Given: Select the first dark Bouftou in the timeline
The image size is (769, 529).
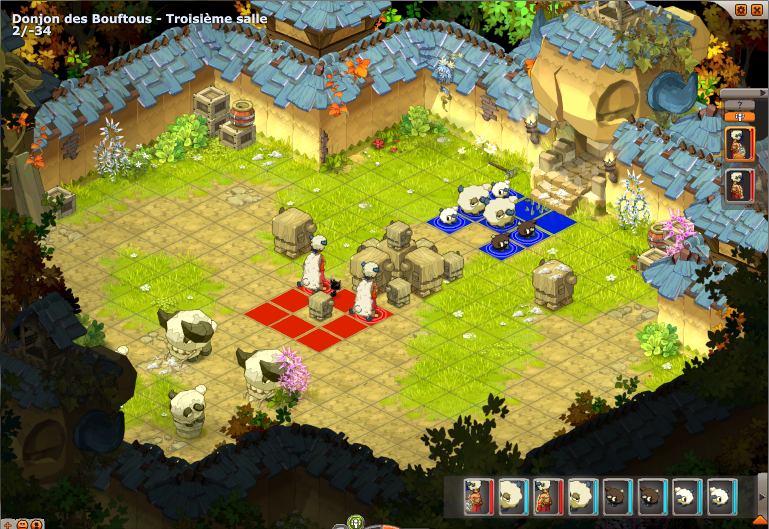Looking at the screenshot, I should (x=617, y=494).
